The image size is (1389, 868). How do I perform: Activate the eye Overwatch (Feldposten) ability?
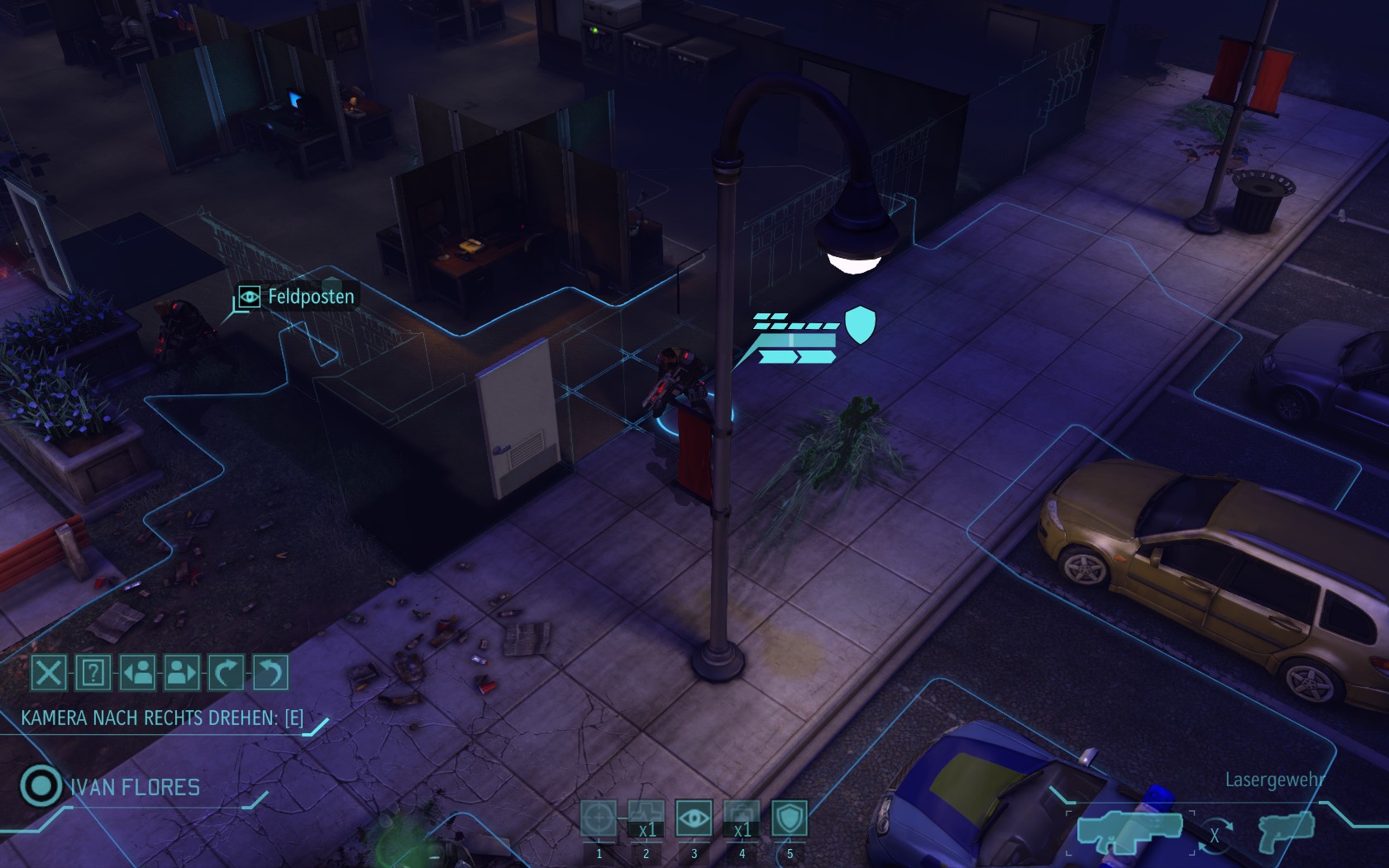(x=694, y=818)
